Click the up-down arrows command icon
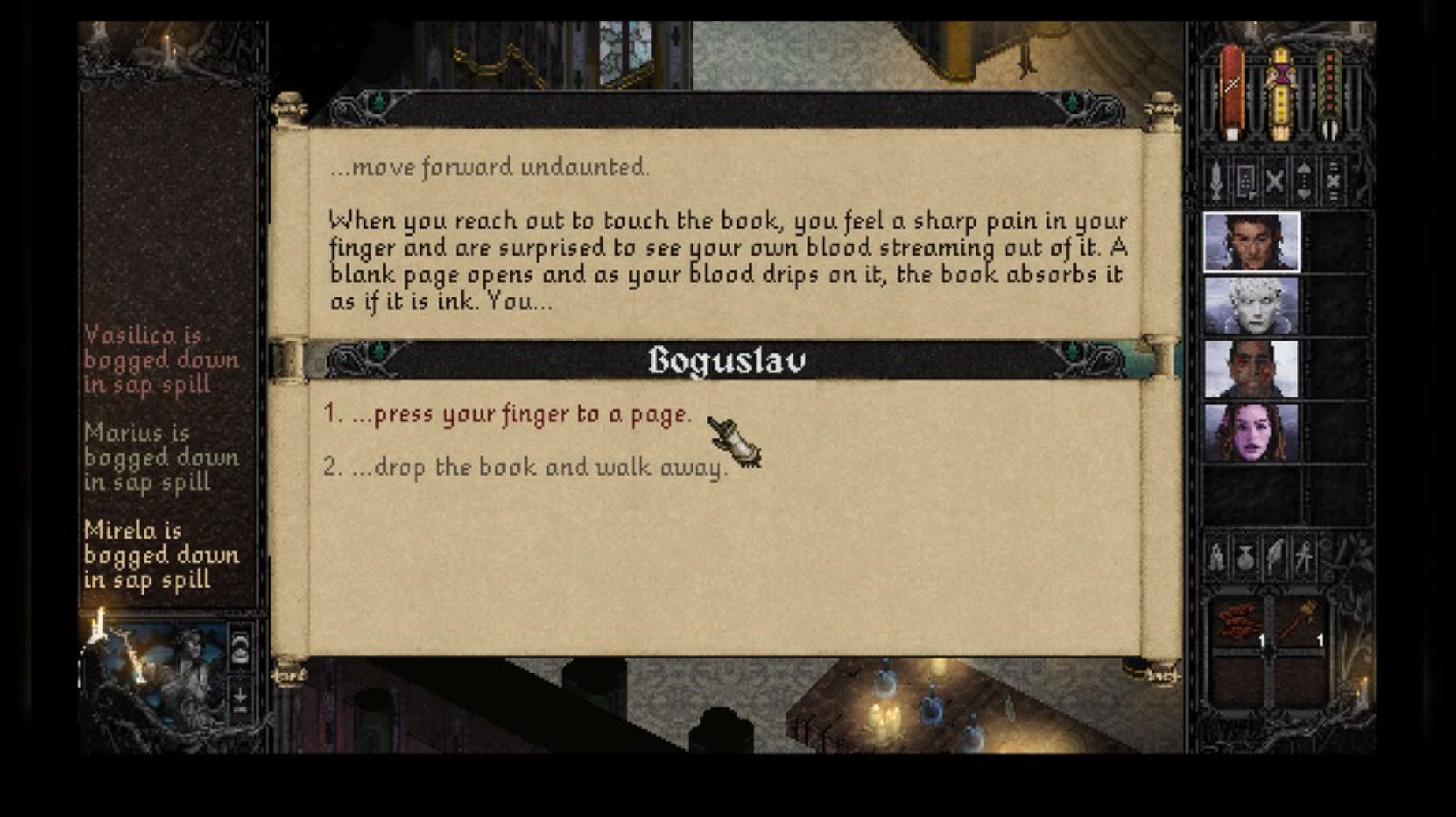 point(1304,181)
